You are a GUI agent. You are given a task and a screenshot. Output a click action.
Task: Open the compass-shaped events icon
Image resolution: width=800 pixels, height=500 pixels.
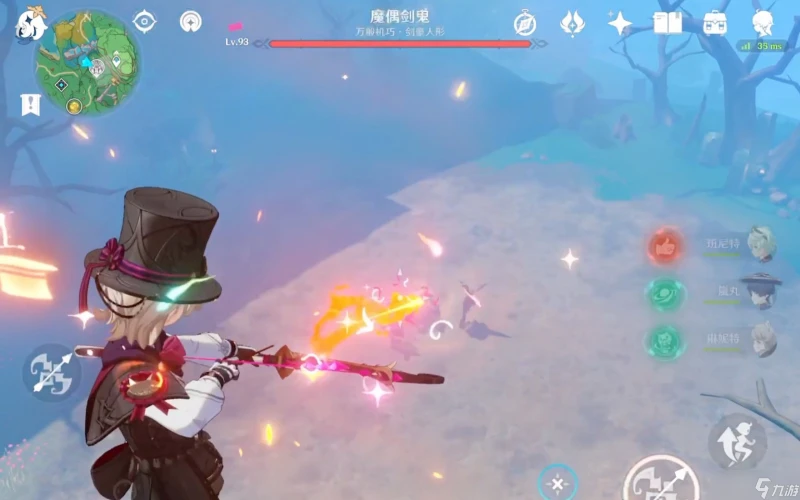(525, 23)
